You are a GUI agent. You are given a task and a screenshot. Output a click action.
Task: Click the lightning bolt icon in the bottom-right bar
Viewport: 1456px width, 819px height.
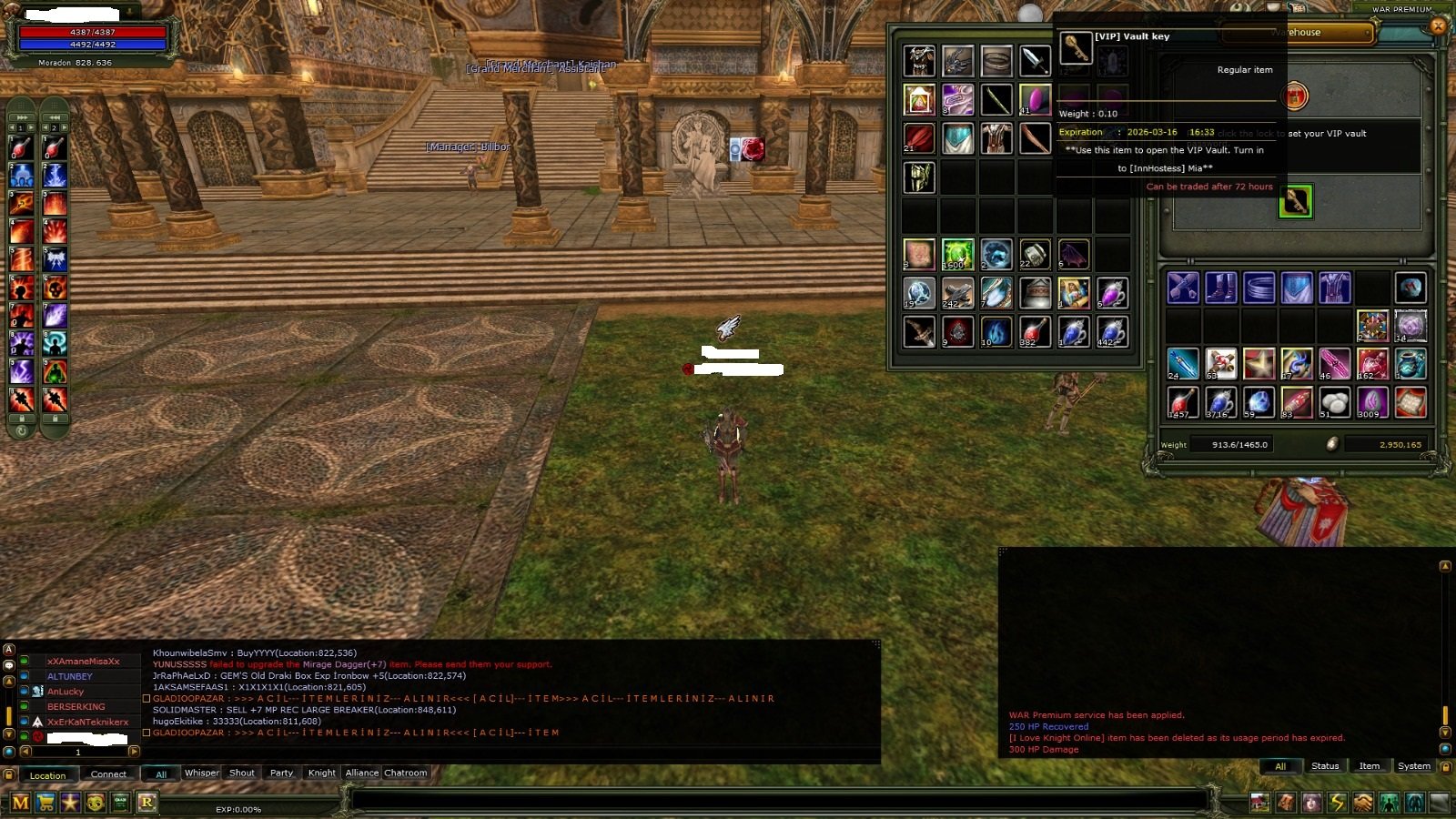(x=1336, y=803)
